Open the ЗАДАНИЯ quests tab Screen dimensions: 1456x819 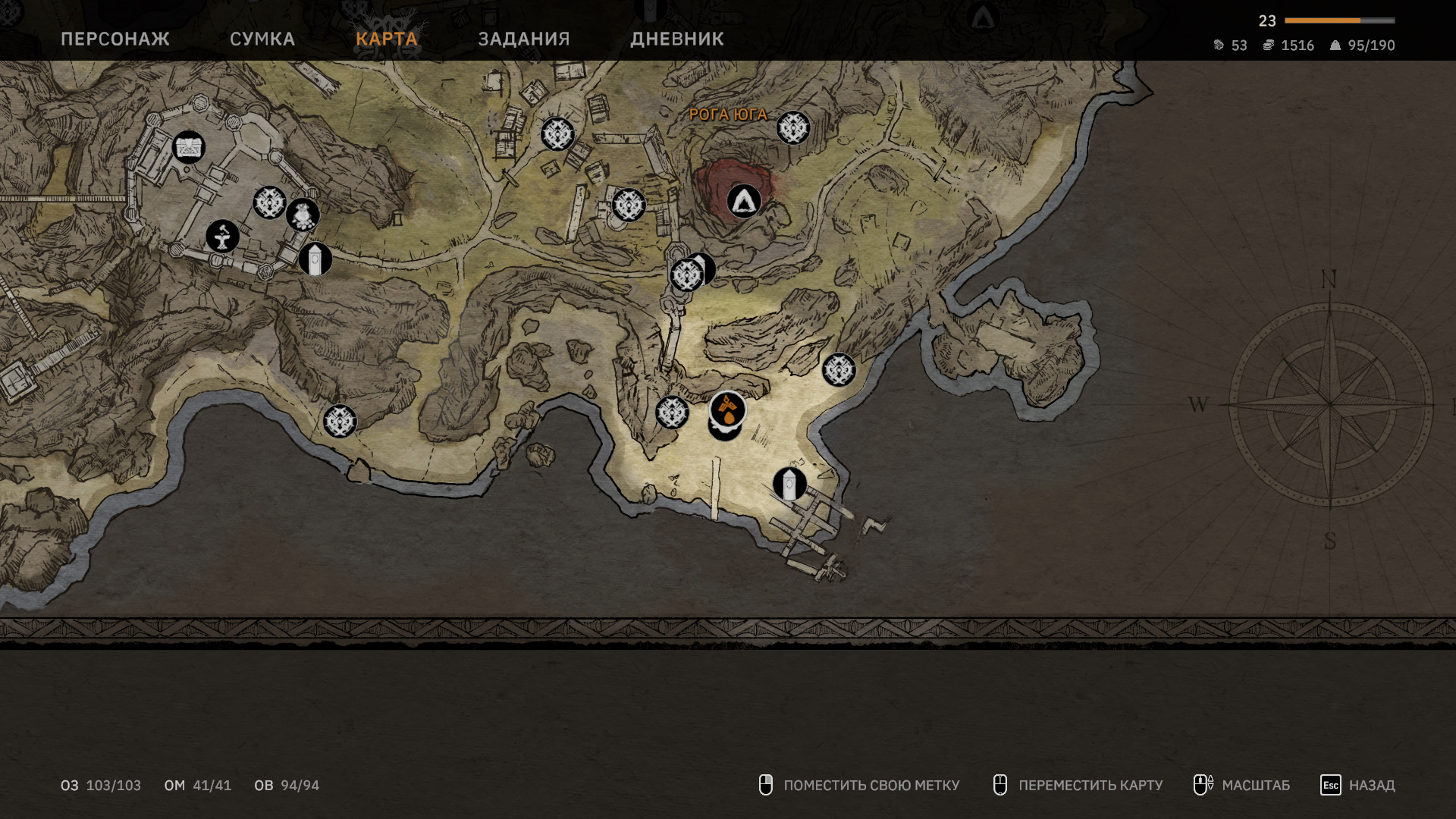tap(524, 39)
